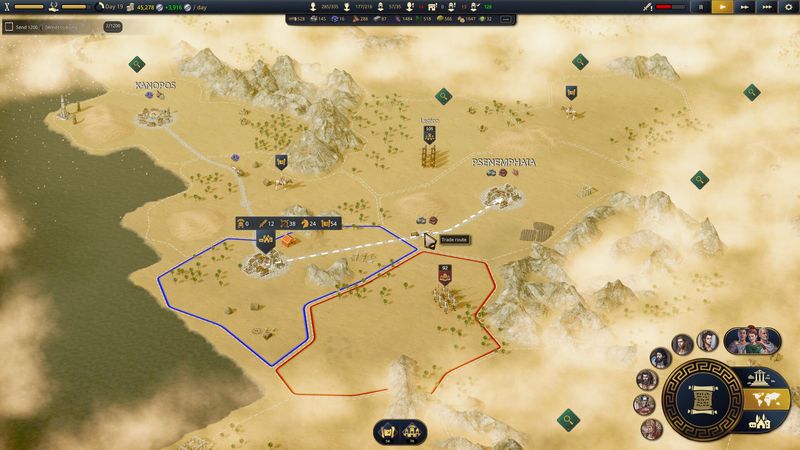Open the laurel icon button at bottom center

[386, 431]
